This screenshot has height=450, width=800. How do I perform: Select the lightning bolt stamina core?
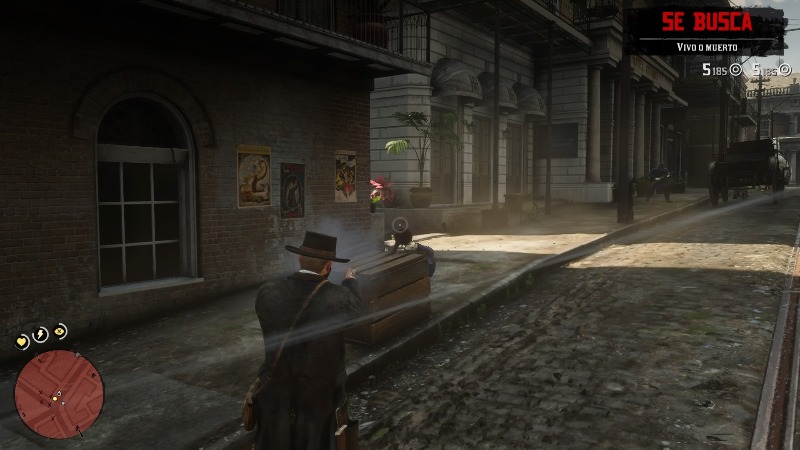pos(41,334)
